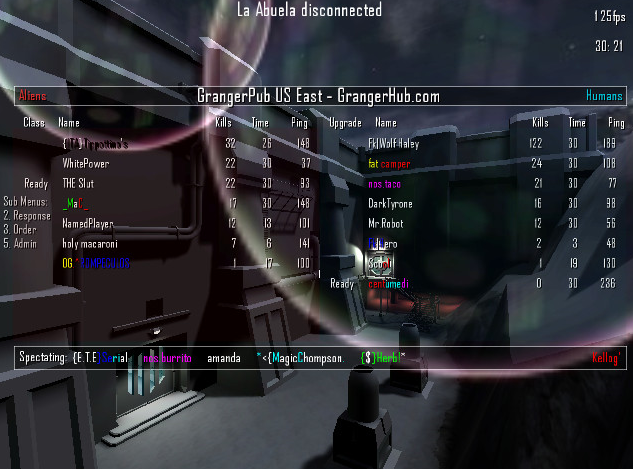Click the FklWolf Haley player row

pos(395,144)
